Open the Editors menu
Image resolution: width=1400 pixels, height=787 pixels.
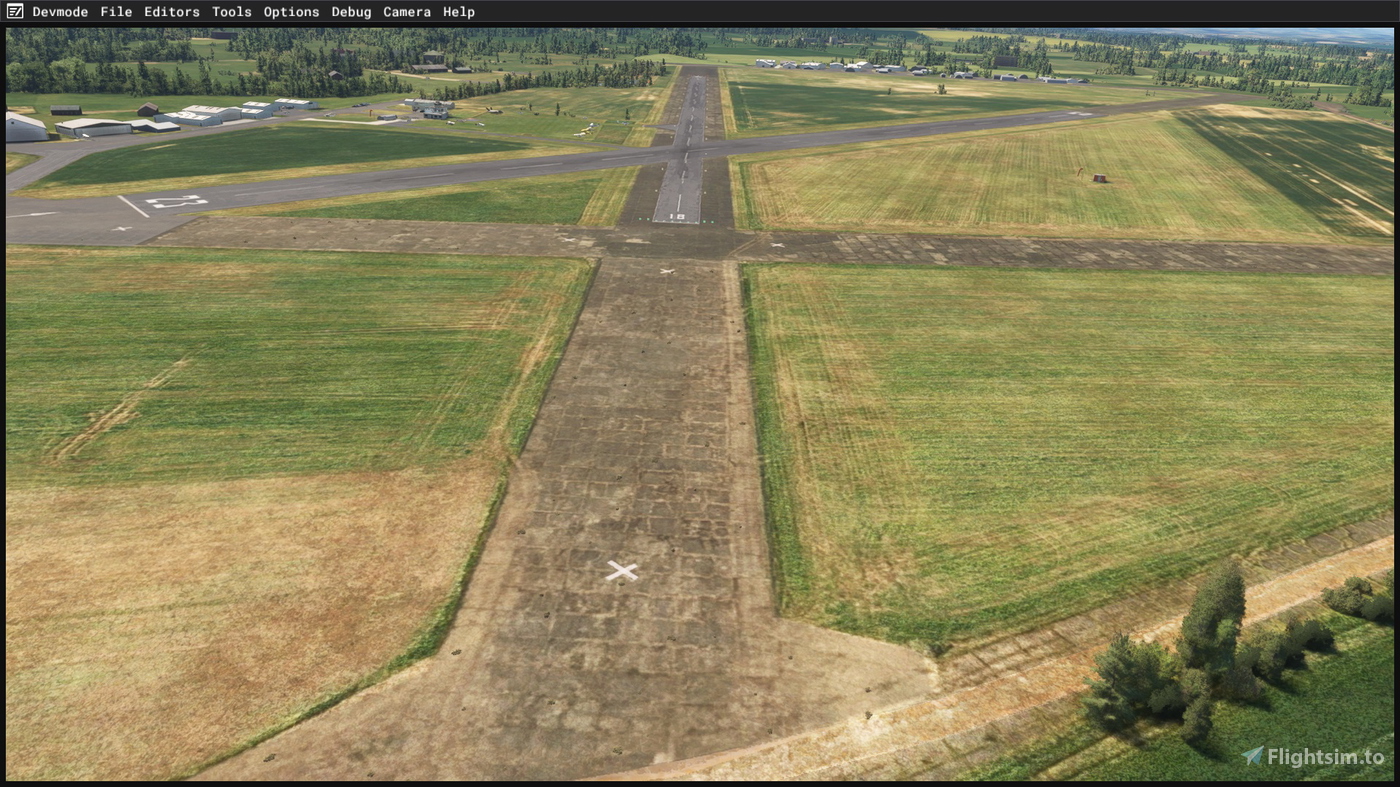(x=171, y=11)
